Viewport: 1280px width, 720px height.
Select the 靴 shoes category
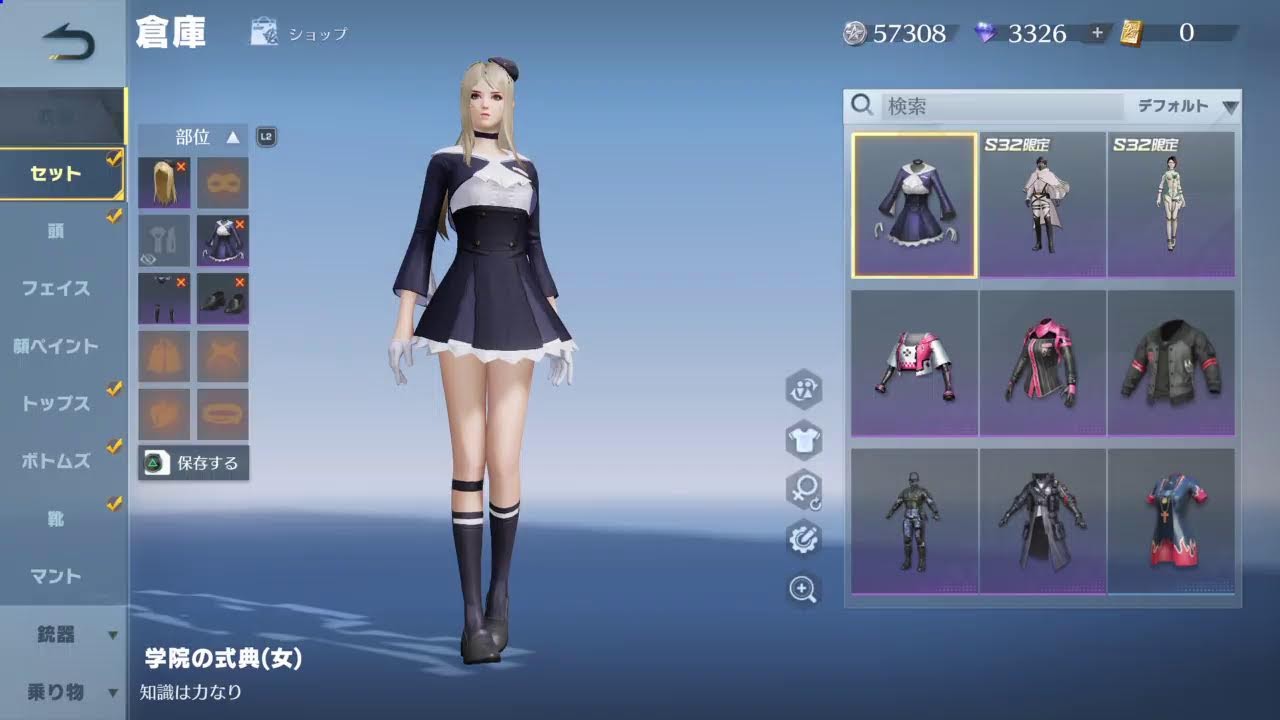click(x=56, y=518)
